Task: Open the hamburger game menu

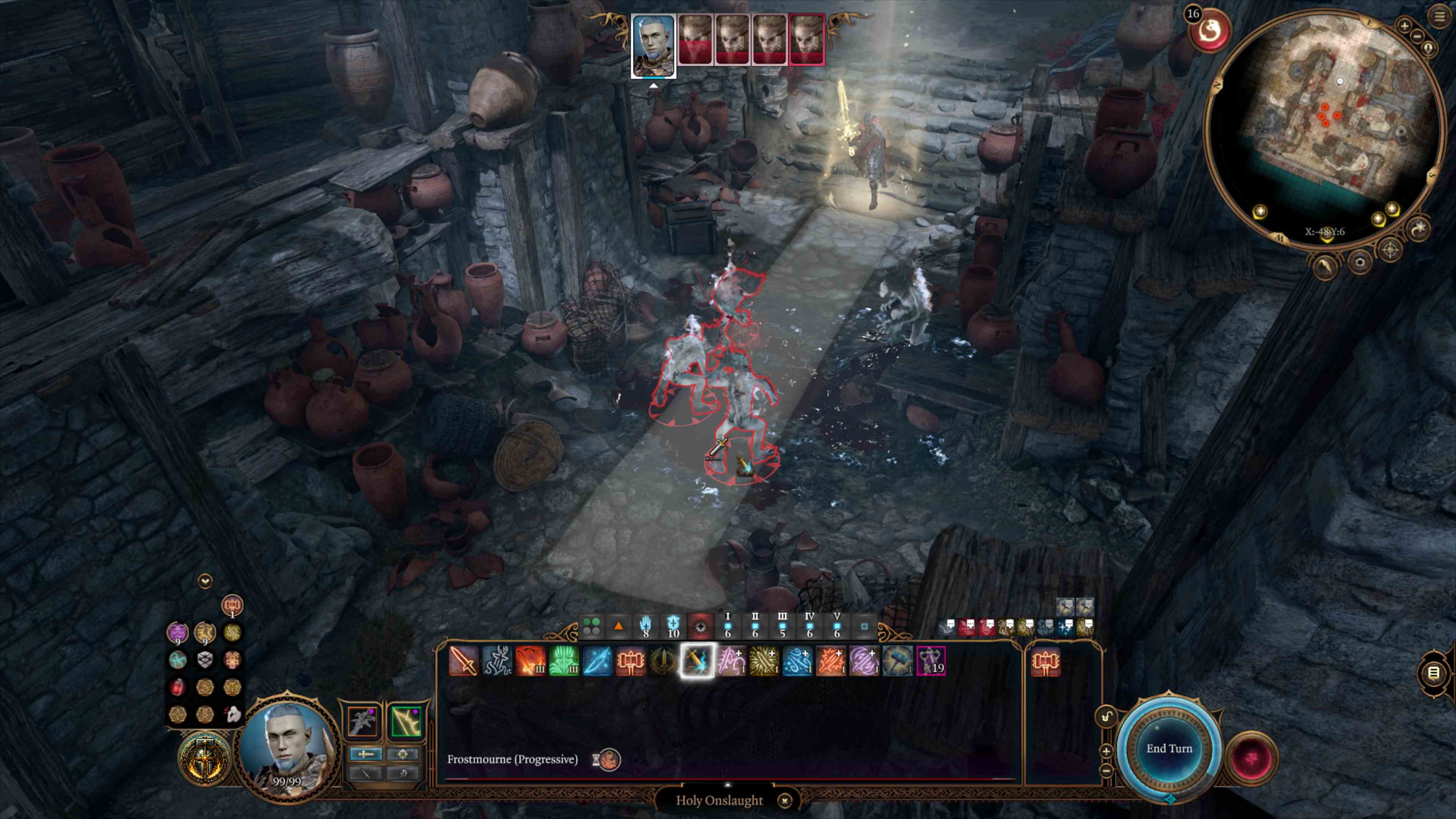Action: pos(1439,16)
